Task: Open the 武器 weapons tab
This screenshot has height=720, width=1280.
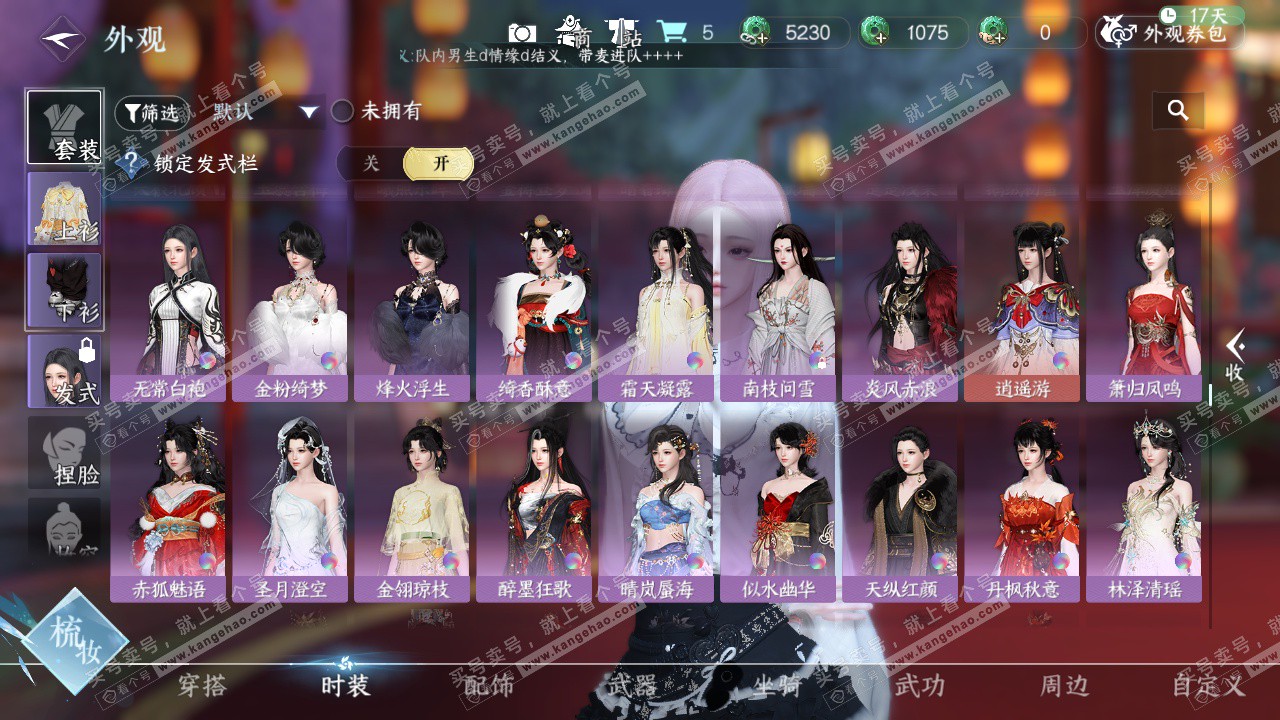Action: pyautogui.click(x=632, y=685)
